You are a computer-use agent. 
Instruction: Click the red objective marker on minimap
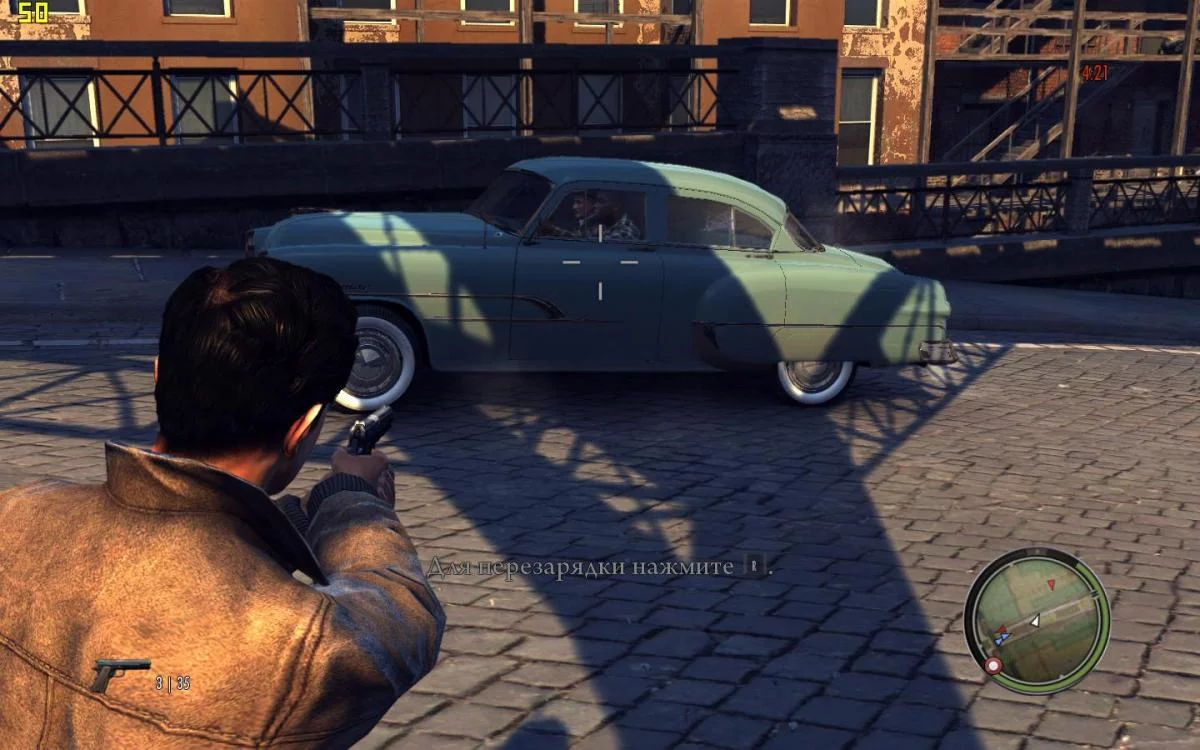(993, 665)
